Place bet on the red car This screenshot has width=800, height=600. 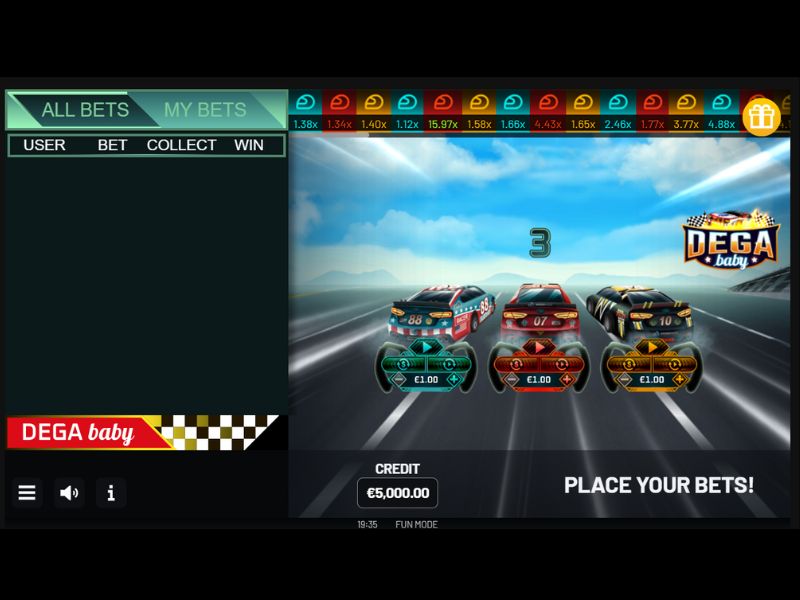pos(539,348)
